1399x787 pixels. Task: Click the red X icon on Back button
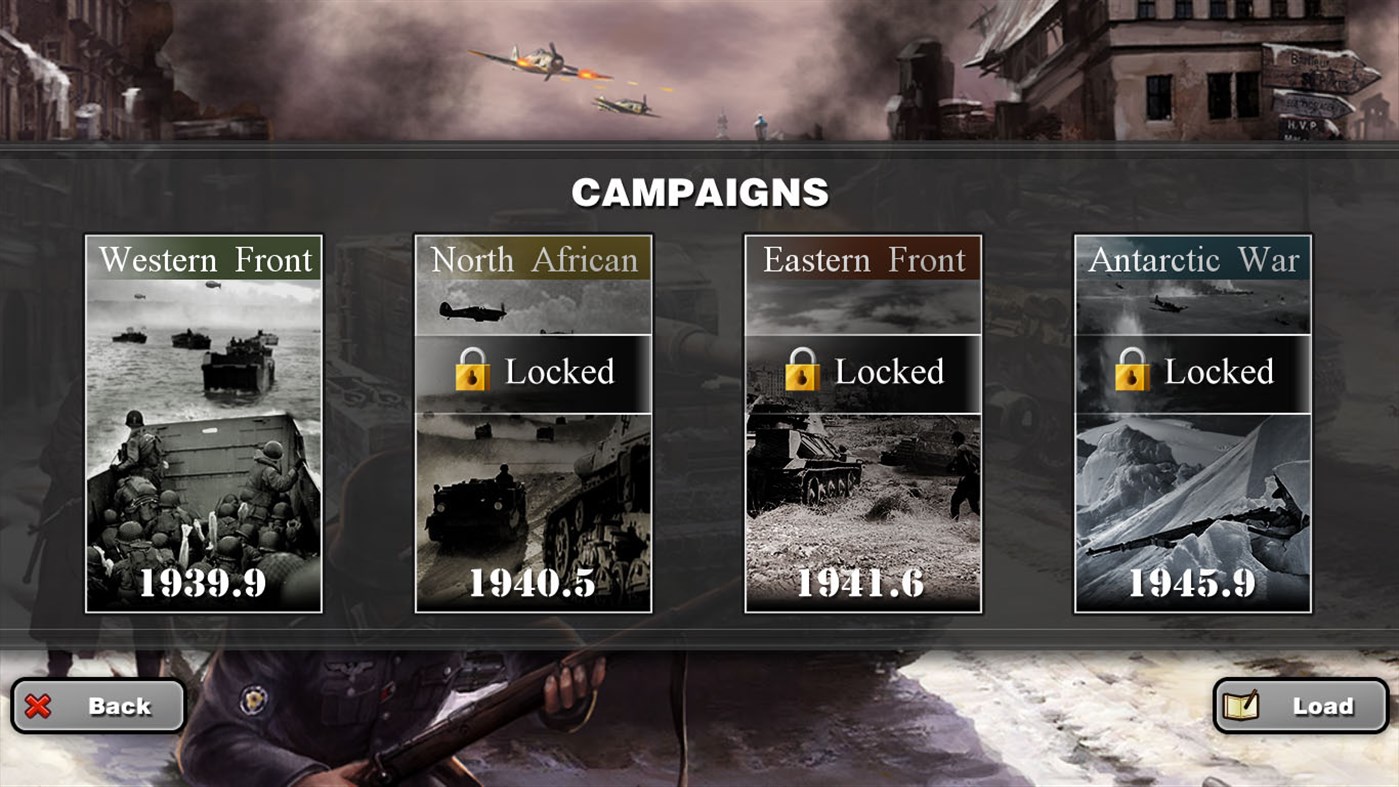click(x=37, y=706)
